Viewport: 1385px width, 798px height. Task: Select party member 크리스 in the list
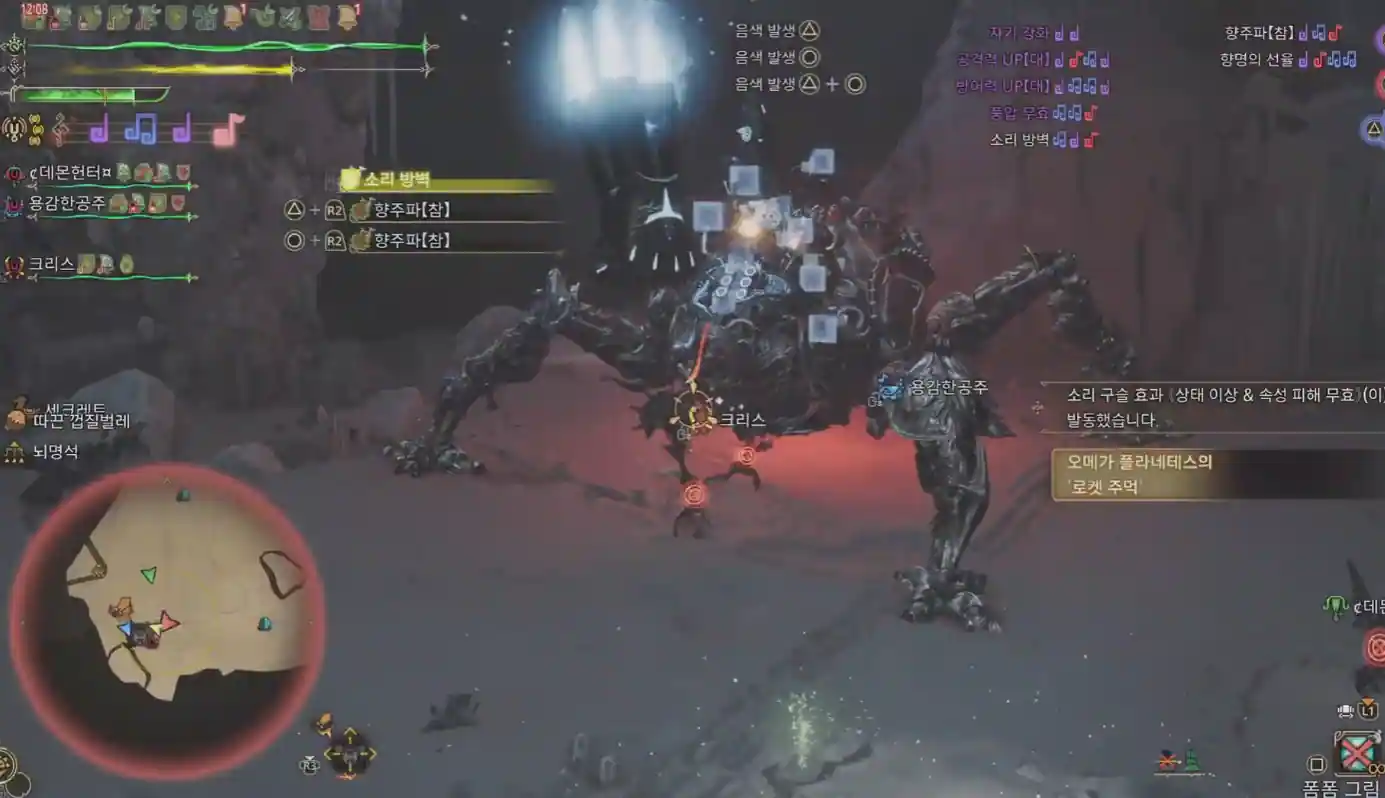pos(52,265)
